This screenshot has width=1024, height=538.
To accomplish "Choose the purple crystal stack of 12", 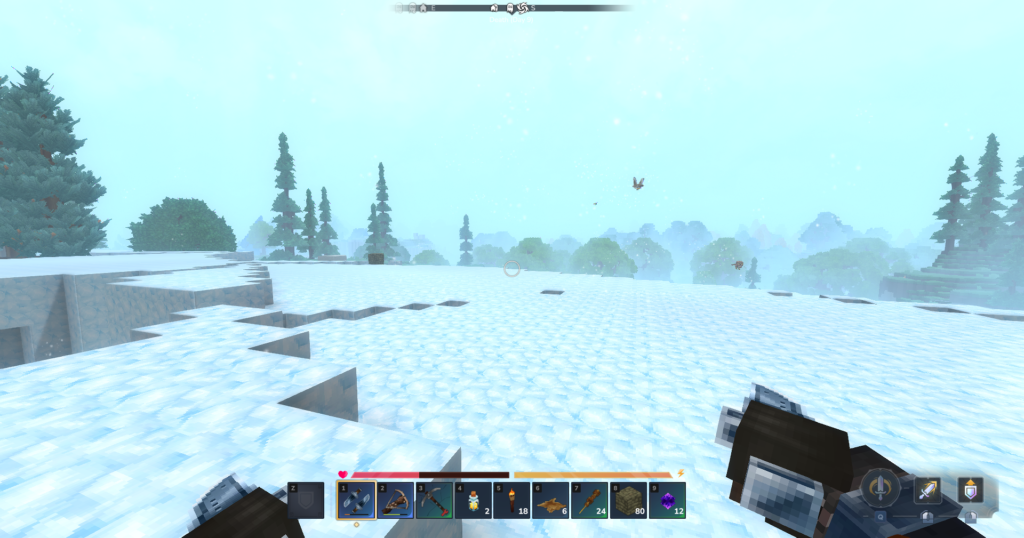I will pyautogui.click(x=668, y=500).
